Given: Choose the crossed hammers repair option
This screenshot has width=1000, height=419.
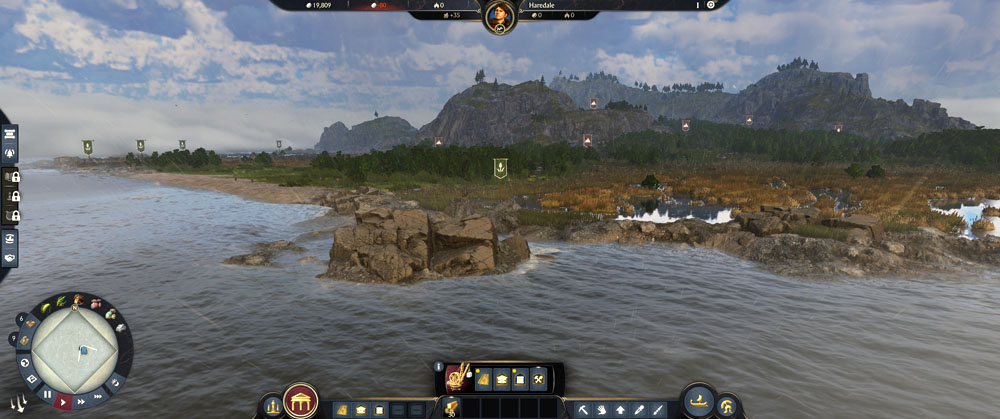Looking at the screenshot, I should coord(537,379).
